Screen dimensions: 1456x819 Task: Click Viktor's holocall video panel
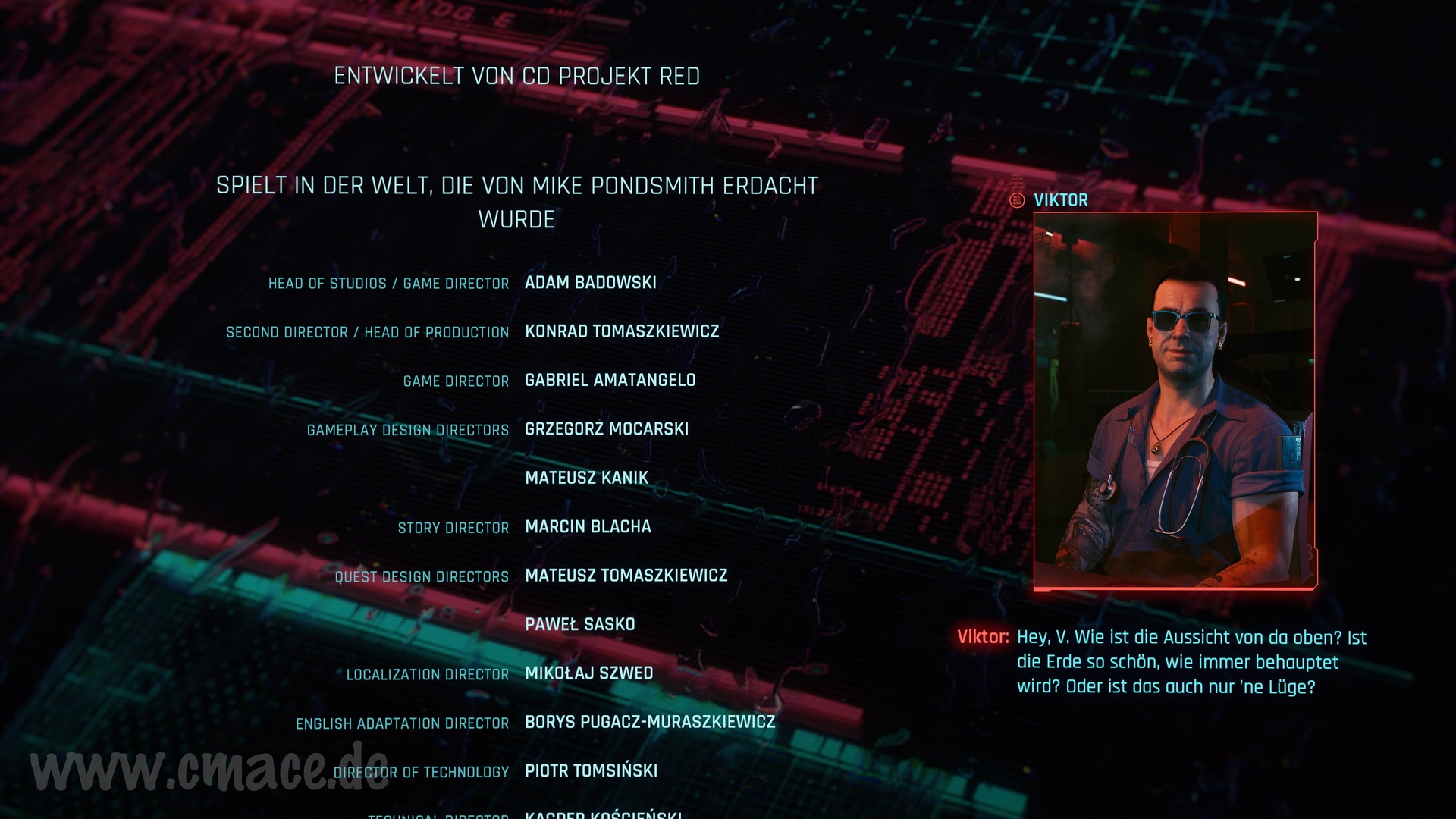click(1175, 400)
